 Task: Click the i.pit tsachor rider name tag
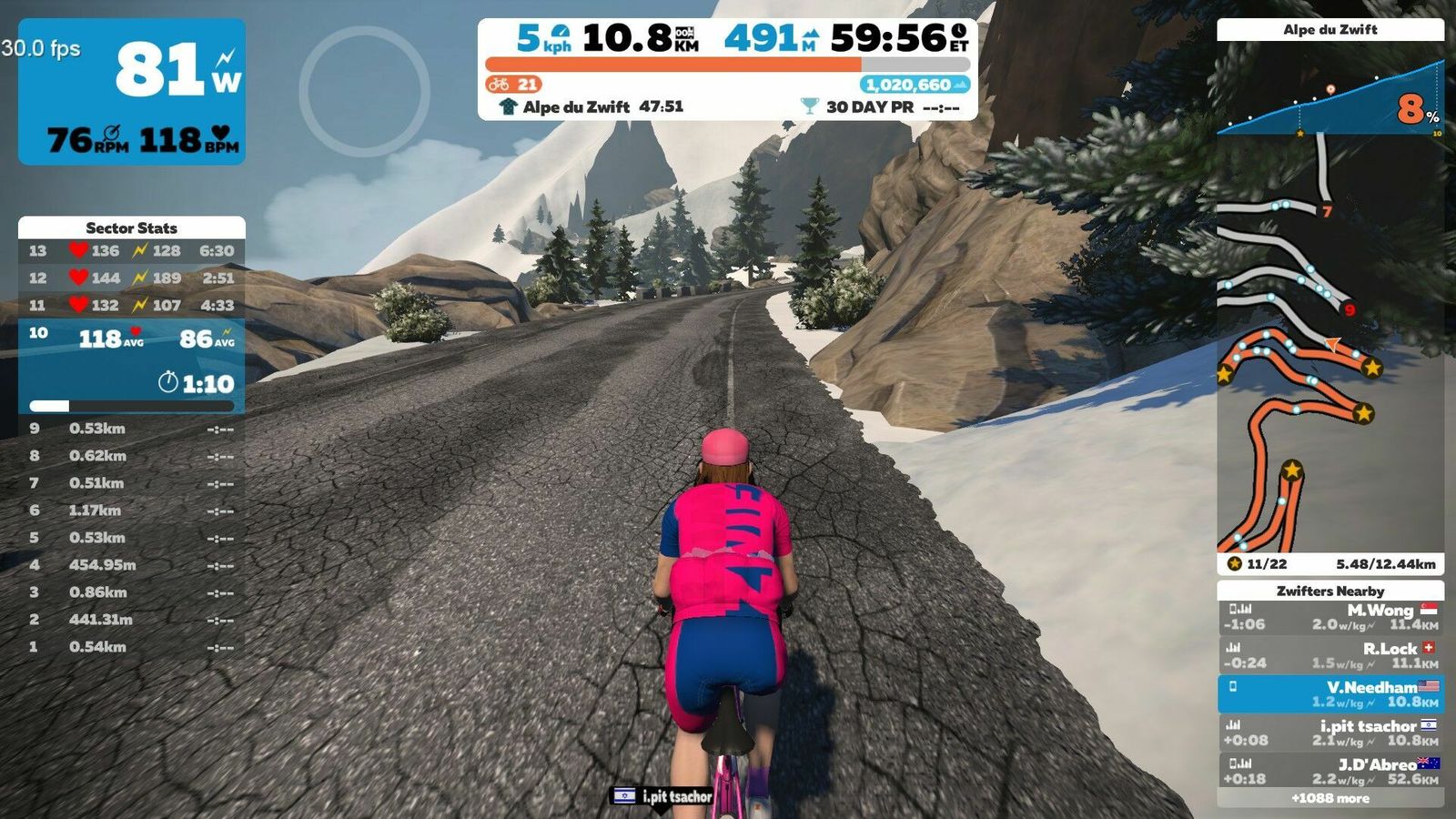(x=664, y=796)
